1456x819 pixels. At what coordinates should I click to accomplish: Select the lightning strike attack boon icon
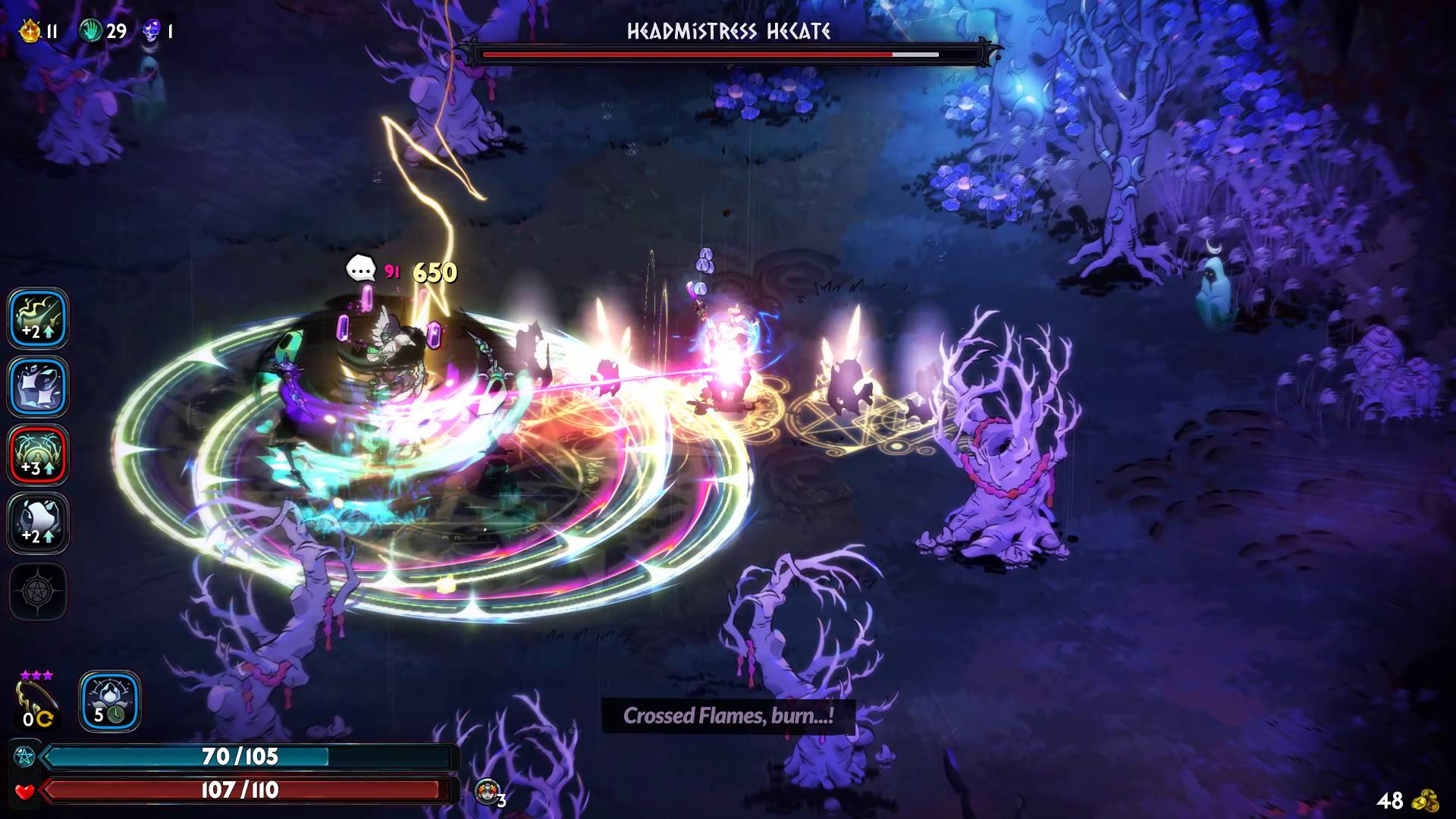point(38,318)
